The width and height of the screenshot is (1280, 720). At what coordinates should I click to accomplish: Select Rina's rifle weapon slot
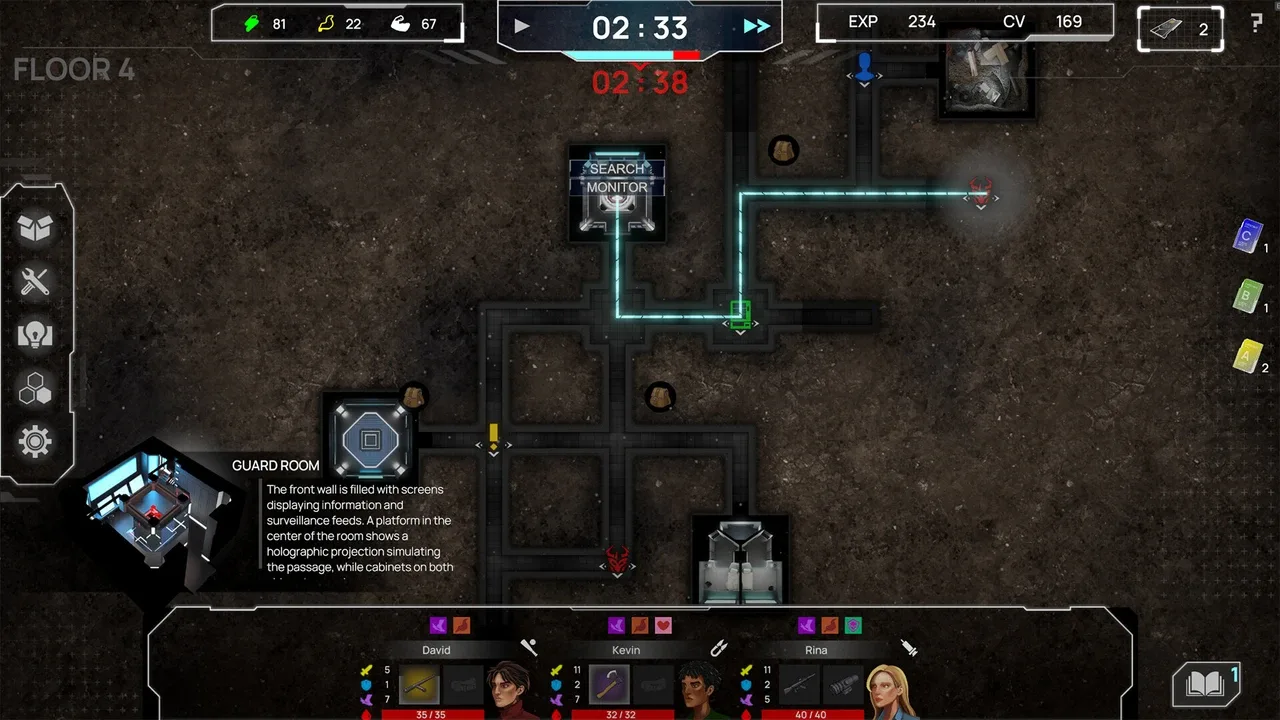click(x=798, y=685)
